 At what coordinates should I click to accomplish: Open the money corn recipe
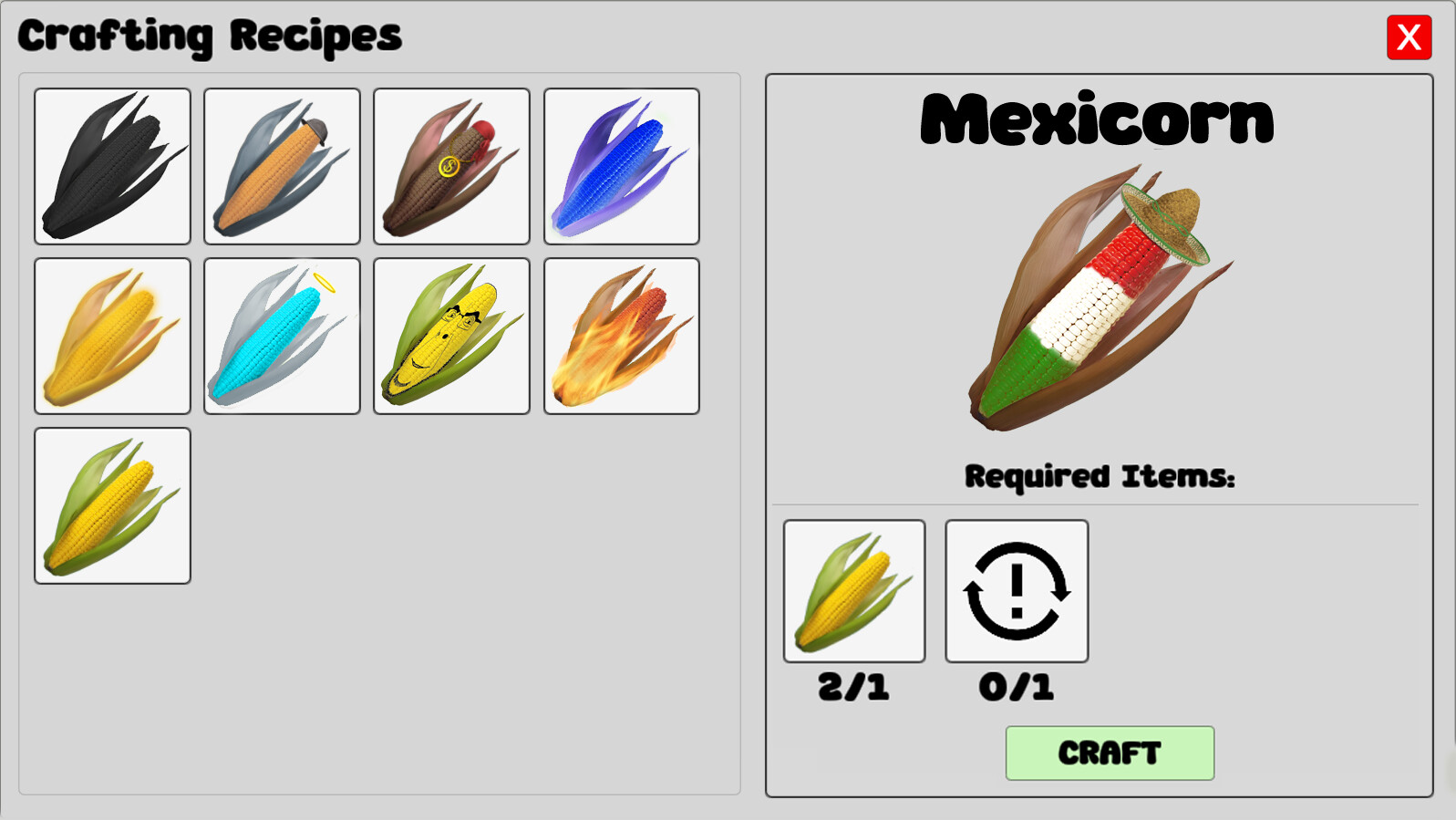tap(451, 166)
